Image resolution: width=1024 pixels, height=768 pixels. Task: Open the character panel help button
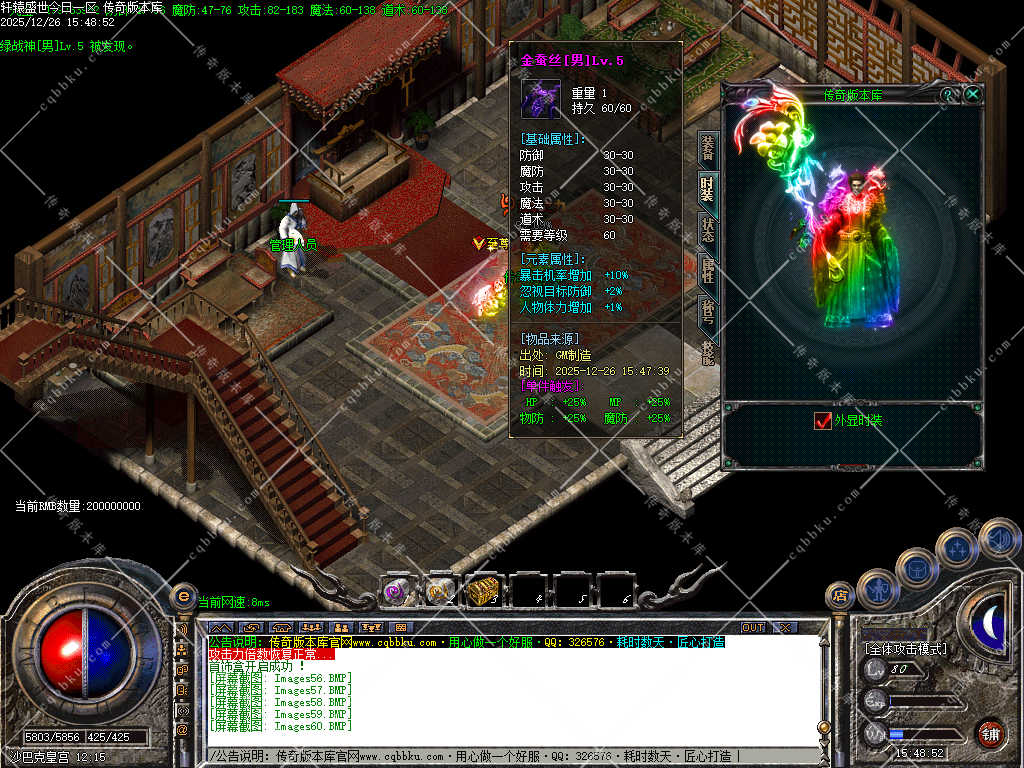point(948,93)
